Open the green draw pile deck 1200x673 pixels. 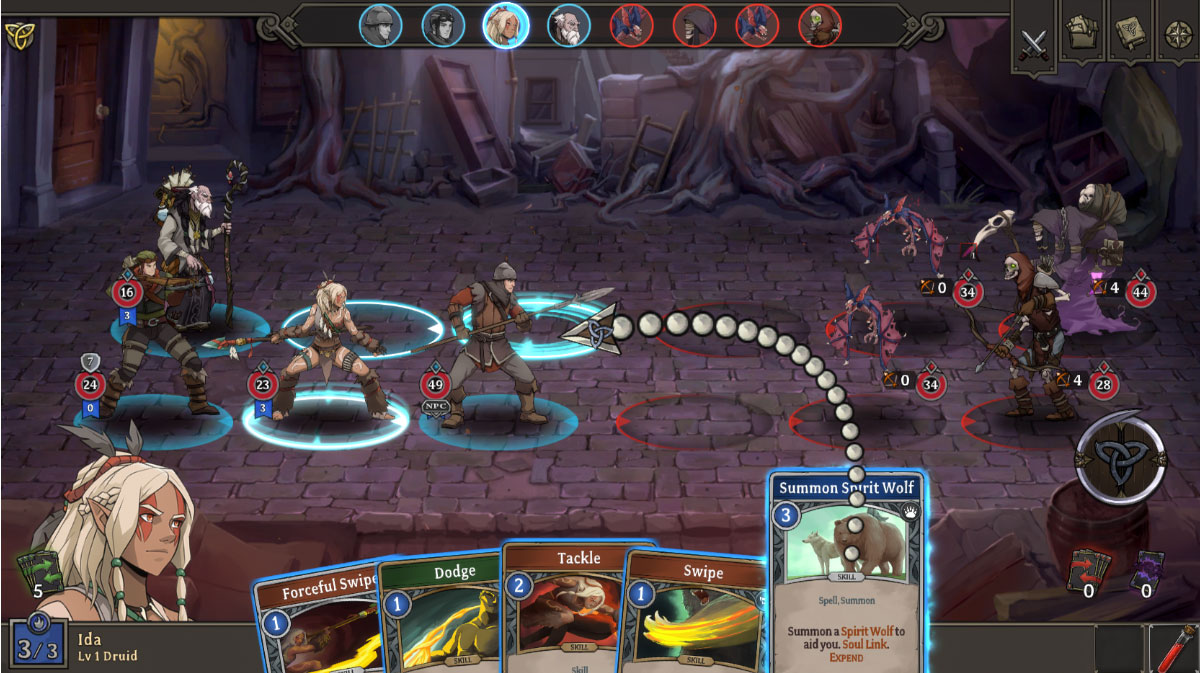(38, 570)
